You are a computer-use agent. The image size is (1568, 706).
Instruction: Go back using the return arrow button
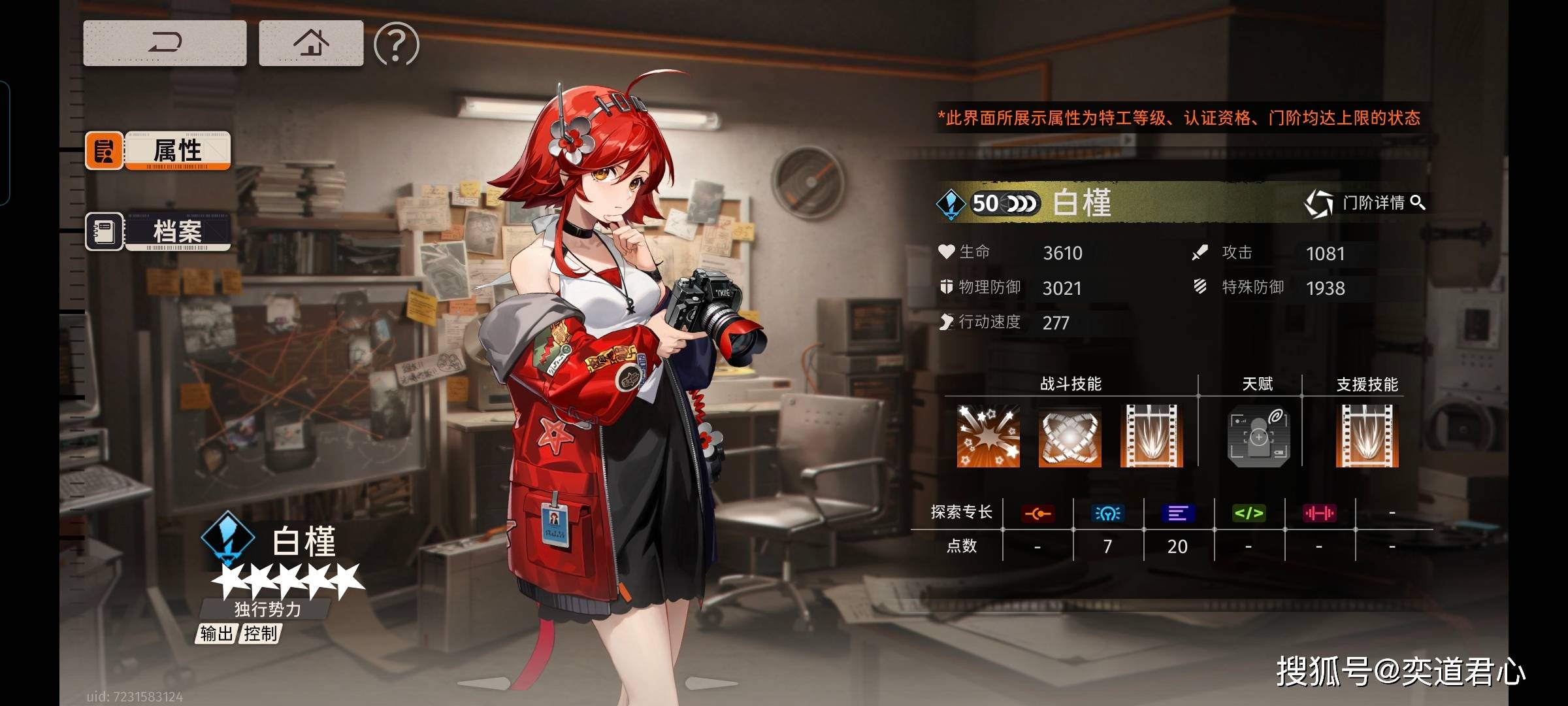[x=165, y=43]
